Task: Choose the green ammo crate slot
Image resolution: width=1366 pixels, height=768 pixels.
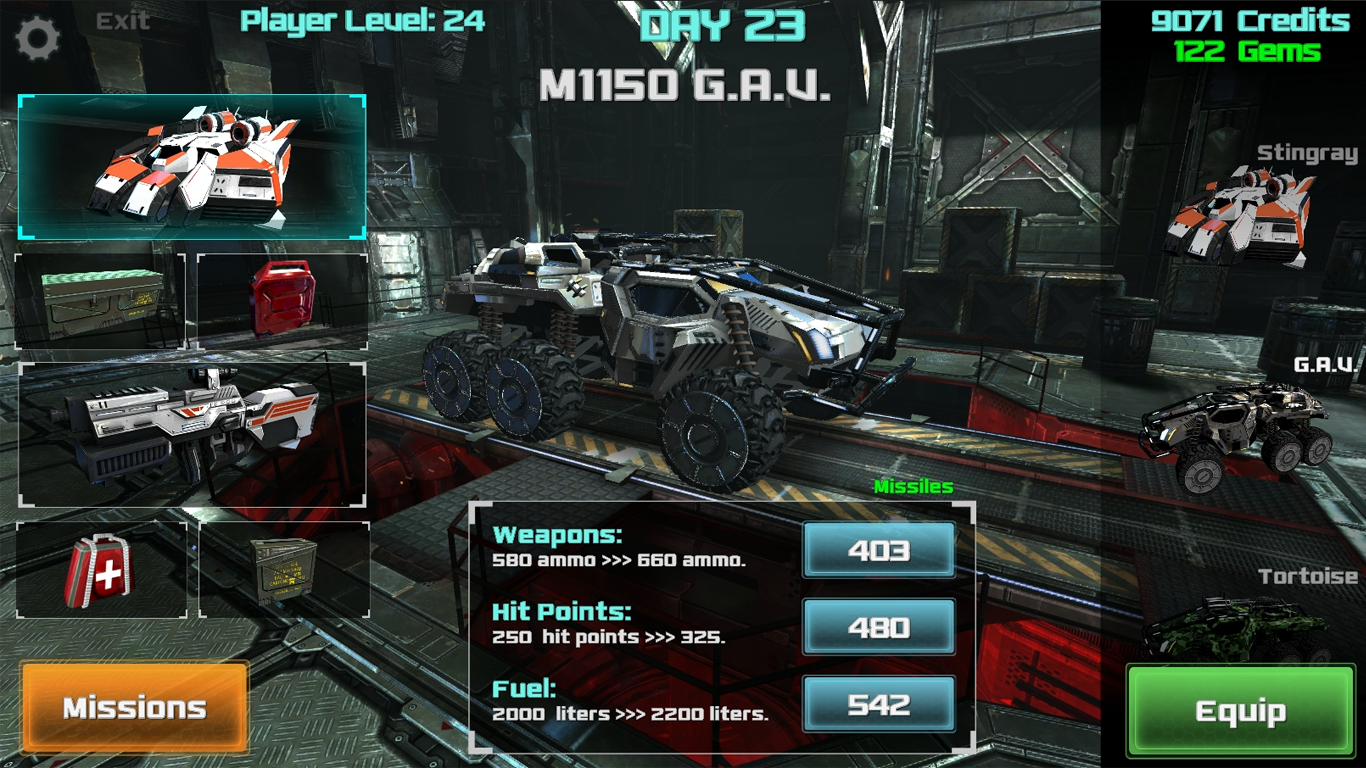Action: pos(100,300)
